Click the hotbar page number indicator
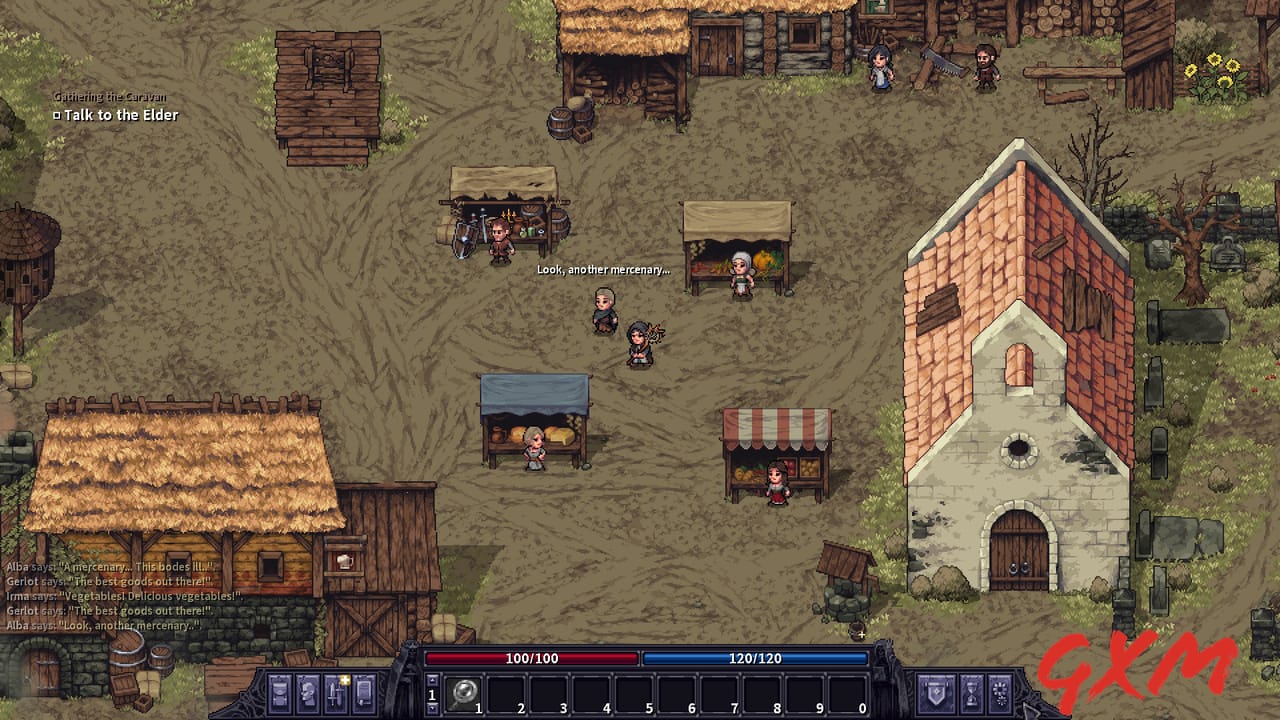 click(x=432, y=694)
